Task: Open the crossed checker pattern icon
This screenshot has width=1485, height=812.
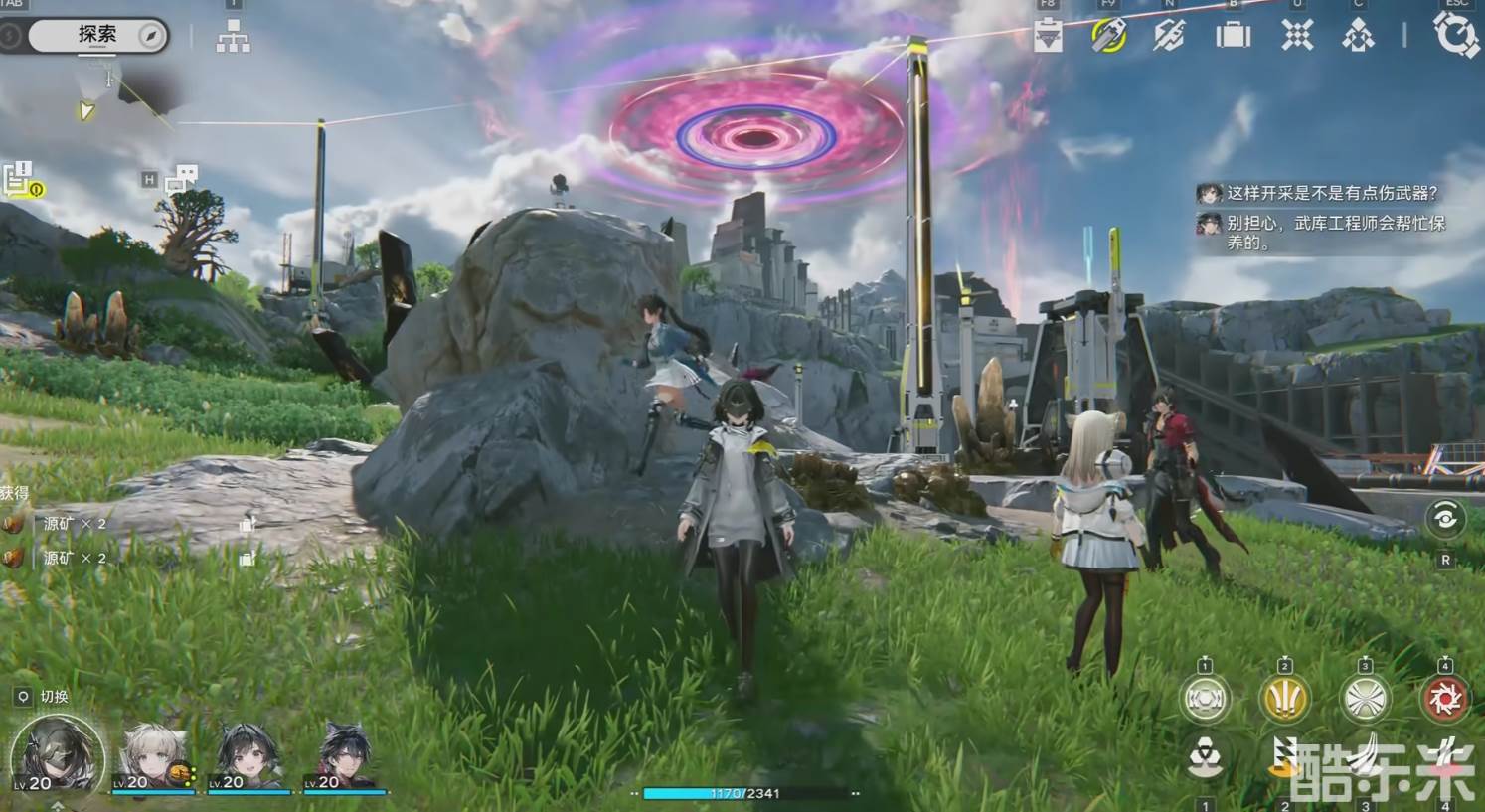Action: click(1296, 36)
